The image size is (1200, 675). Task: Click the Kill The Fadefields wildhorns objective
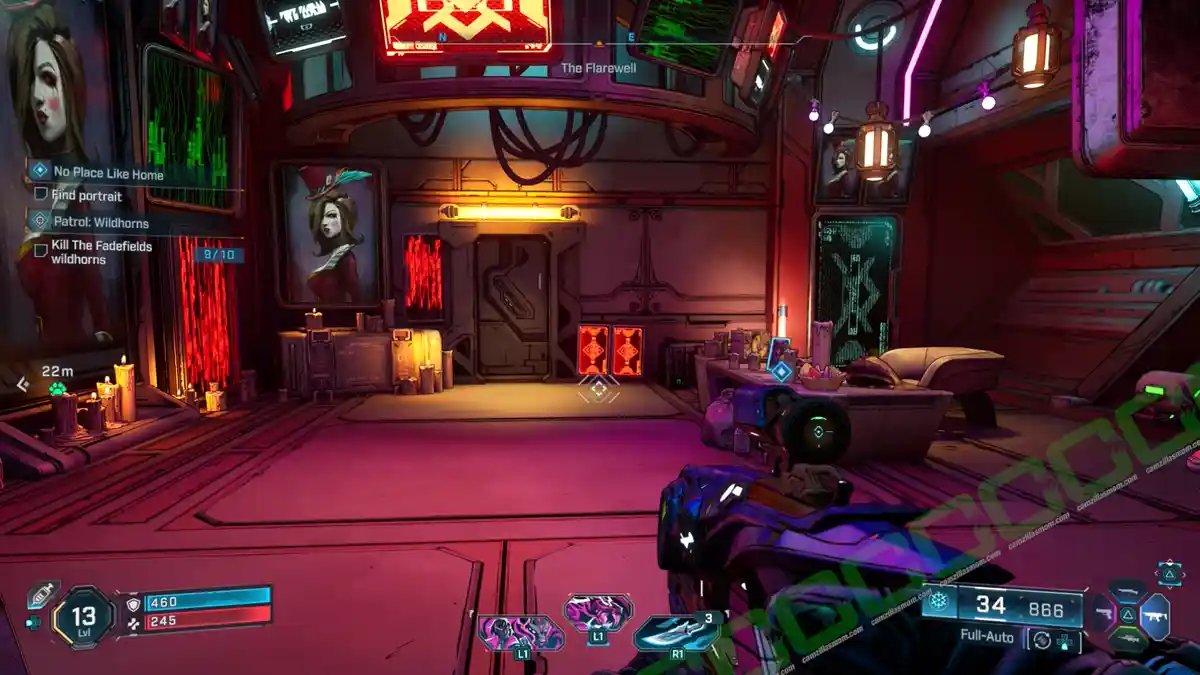[103, 252]
